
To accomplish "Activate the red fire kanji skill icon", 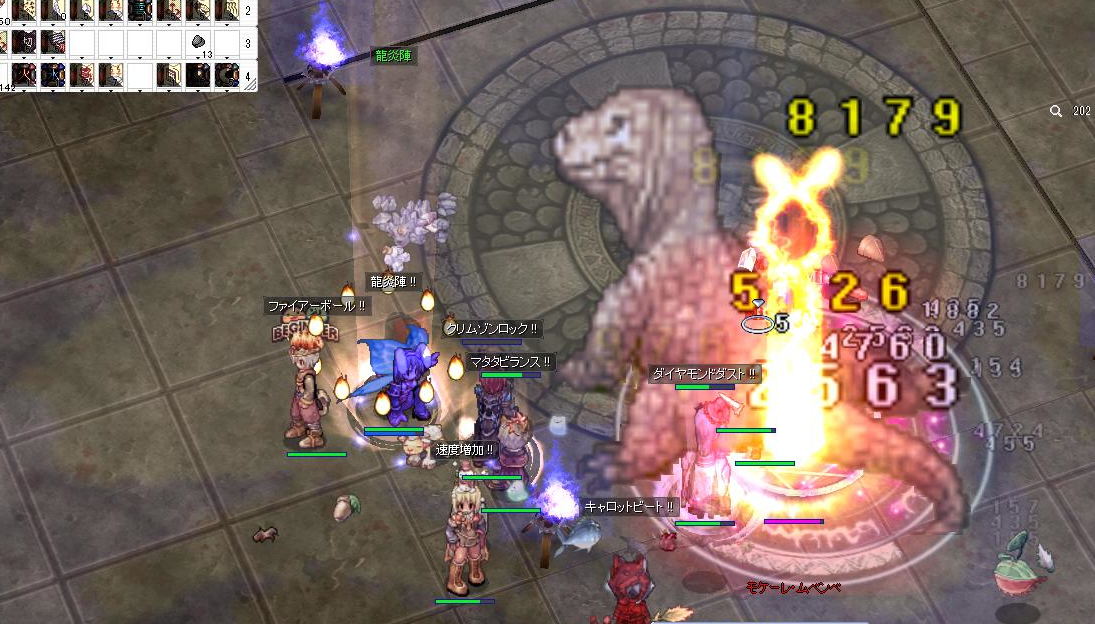I will pyautogui.click(x=22, y=73).
